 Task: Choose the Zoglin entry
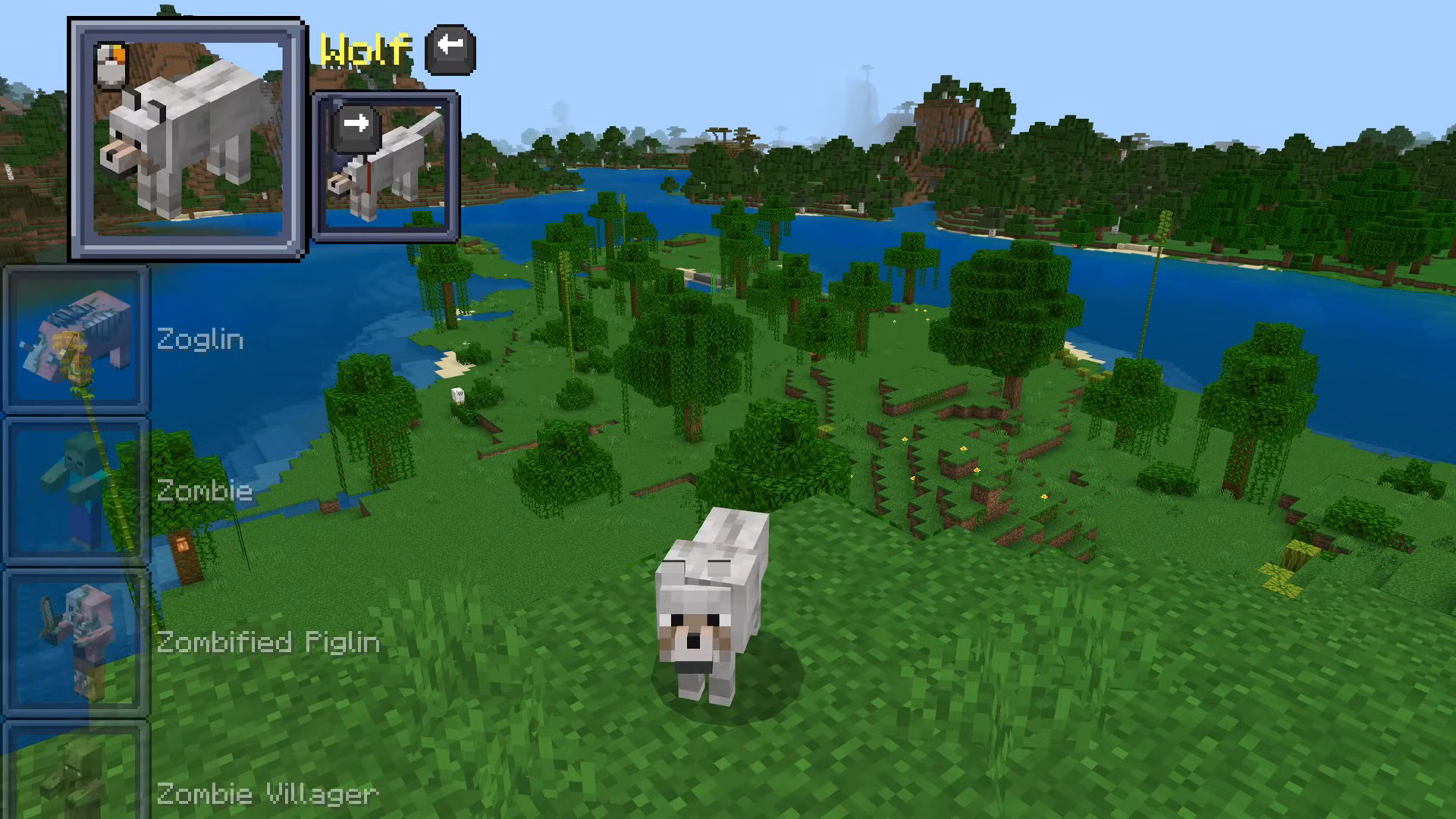coord(77,340)
